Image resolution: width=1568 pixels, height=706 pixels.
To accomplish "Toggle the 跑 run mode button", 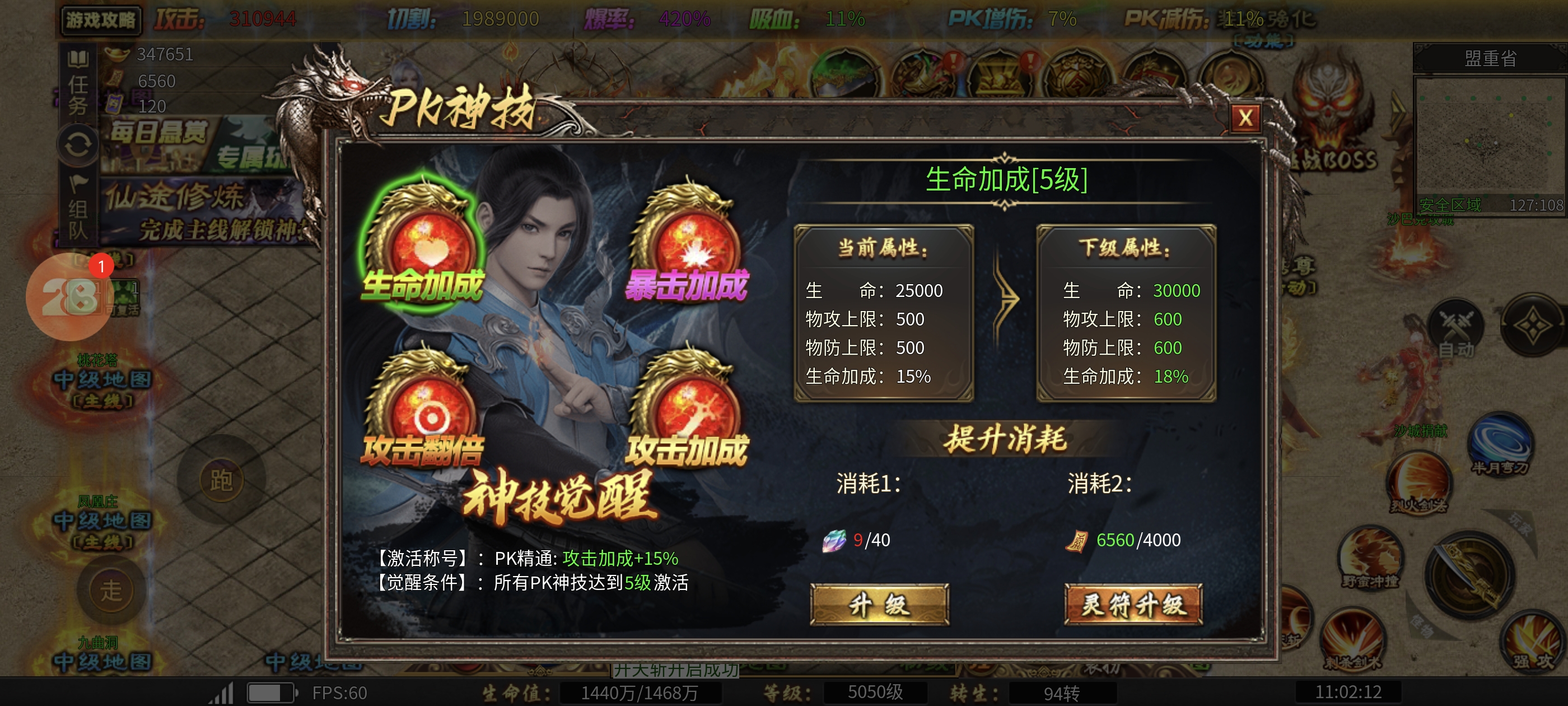I will click(x=221, y=481).
